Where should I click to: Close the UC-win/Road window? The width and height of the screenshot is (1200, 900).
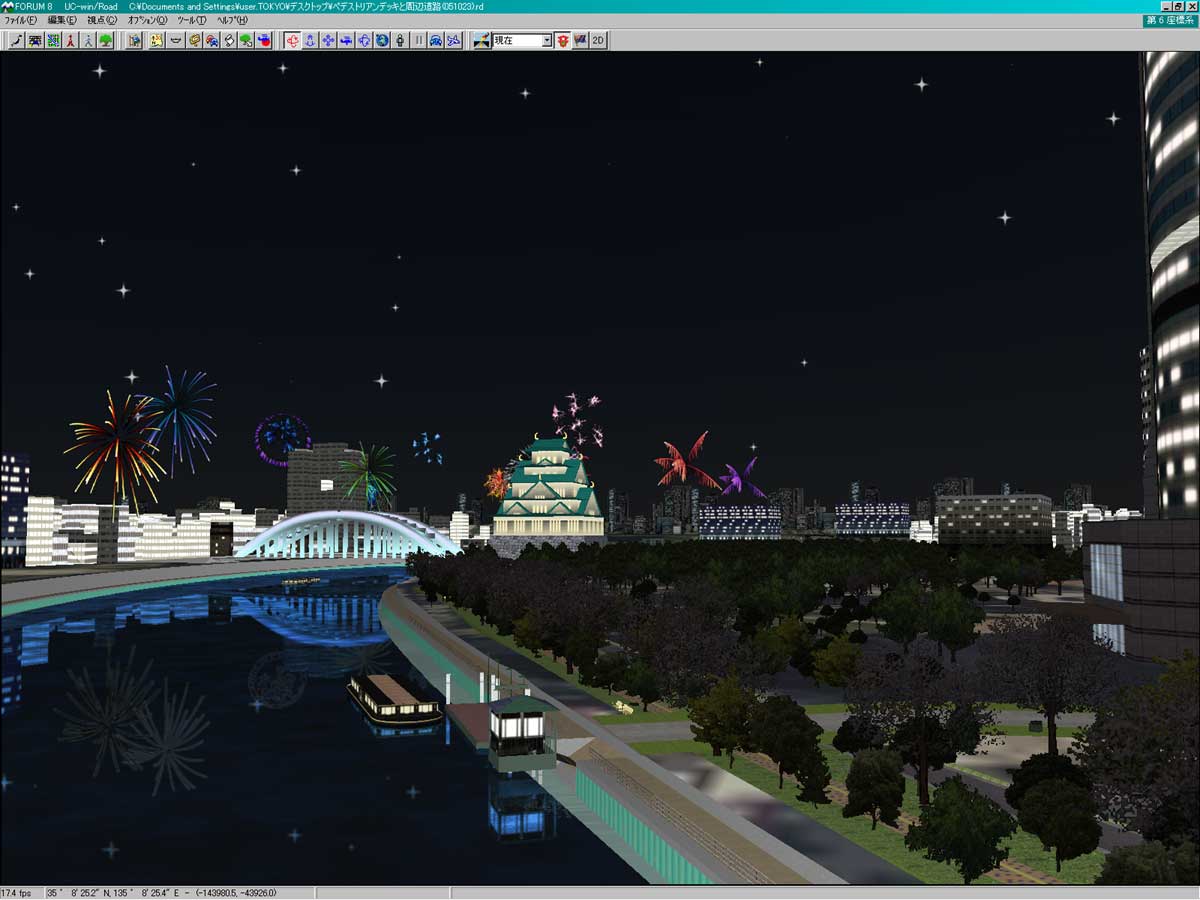pos(1190,6)
